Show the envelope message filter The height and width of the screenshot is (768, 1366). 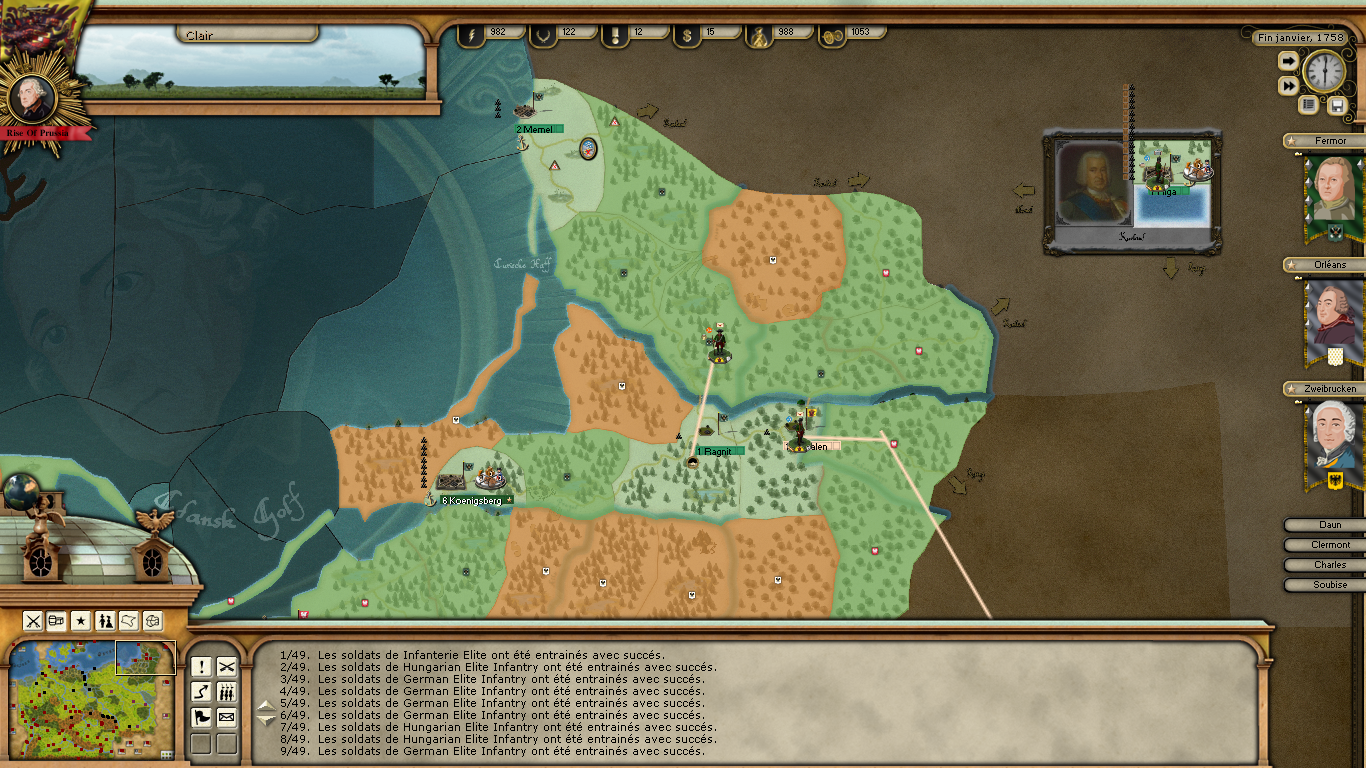coord(227,717)
